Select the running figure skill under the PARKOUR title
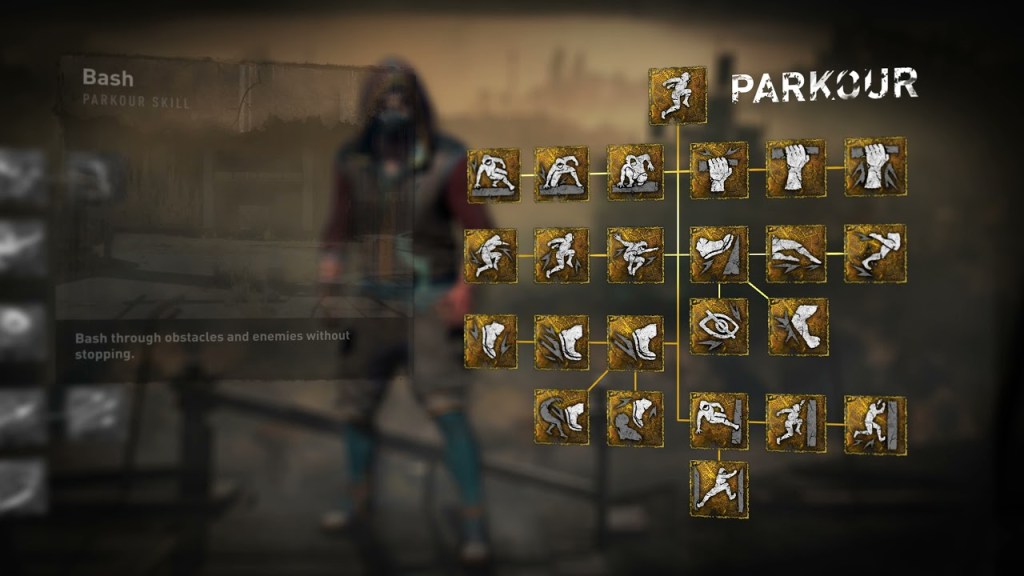This screenshot has height=576, width=1024. (678, 95)
